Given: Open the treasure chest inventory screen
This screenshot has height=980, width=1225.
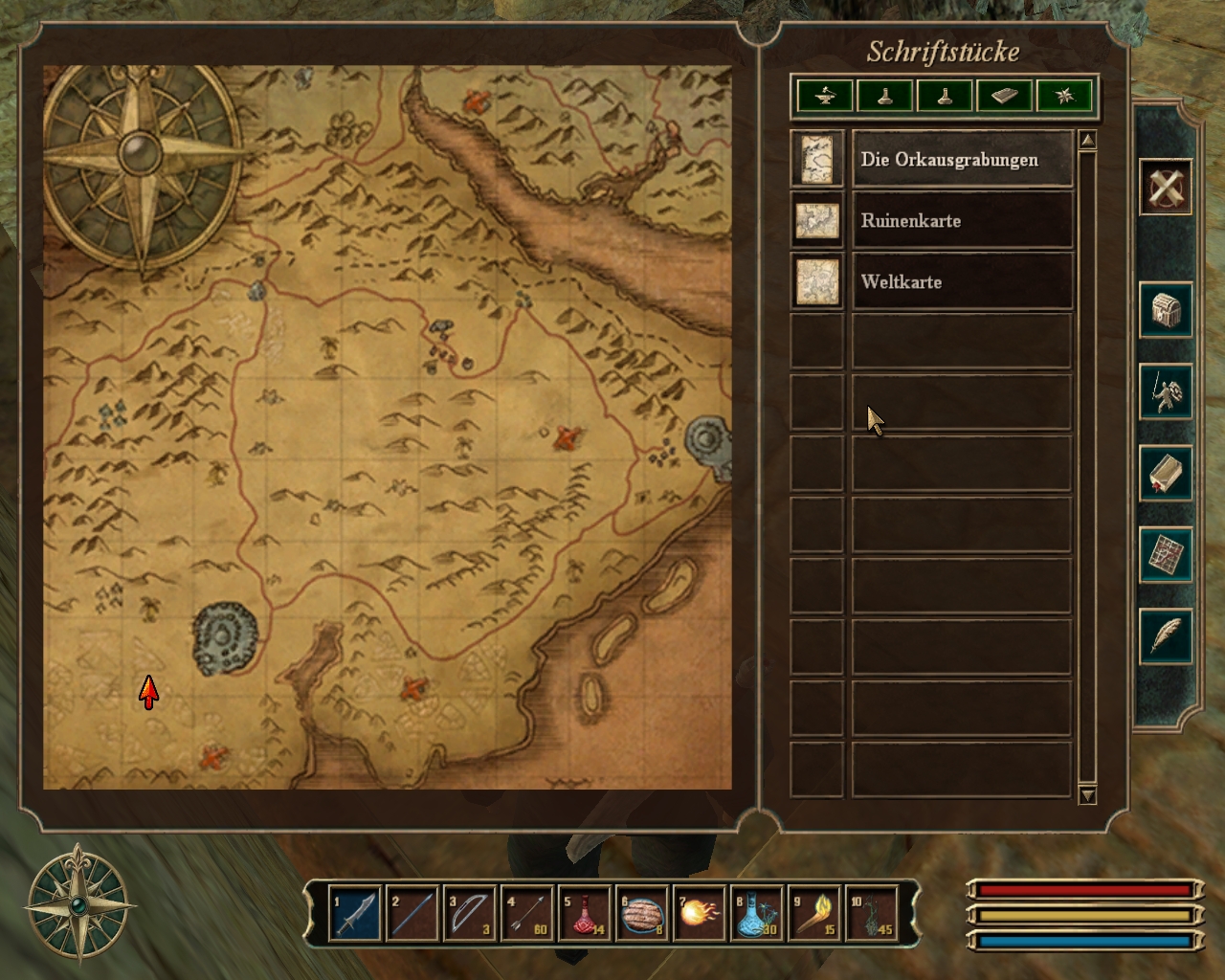Looking at the screenshot, I should 1165,309.
